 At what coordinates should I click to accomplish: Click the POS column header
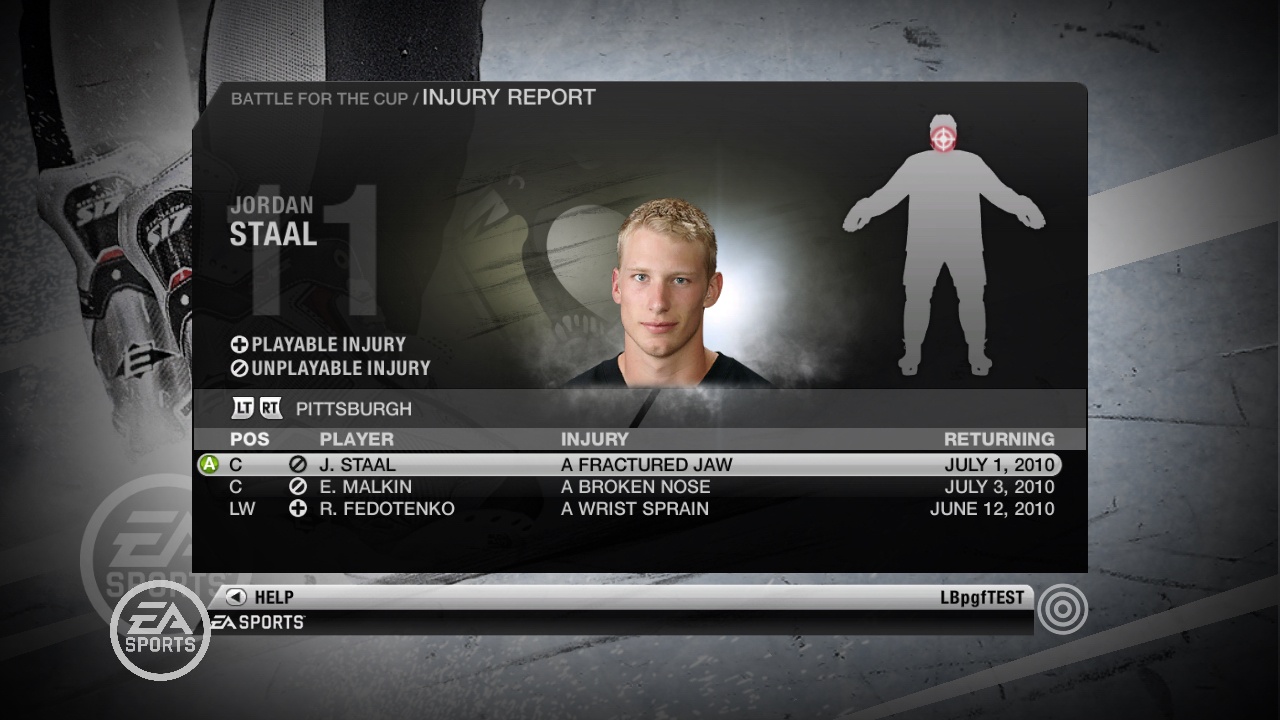(x=250, y=439)
